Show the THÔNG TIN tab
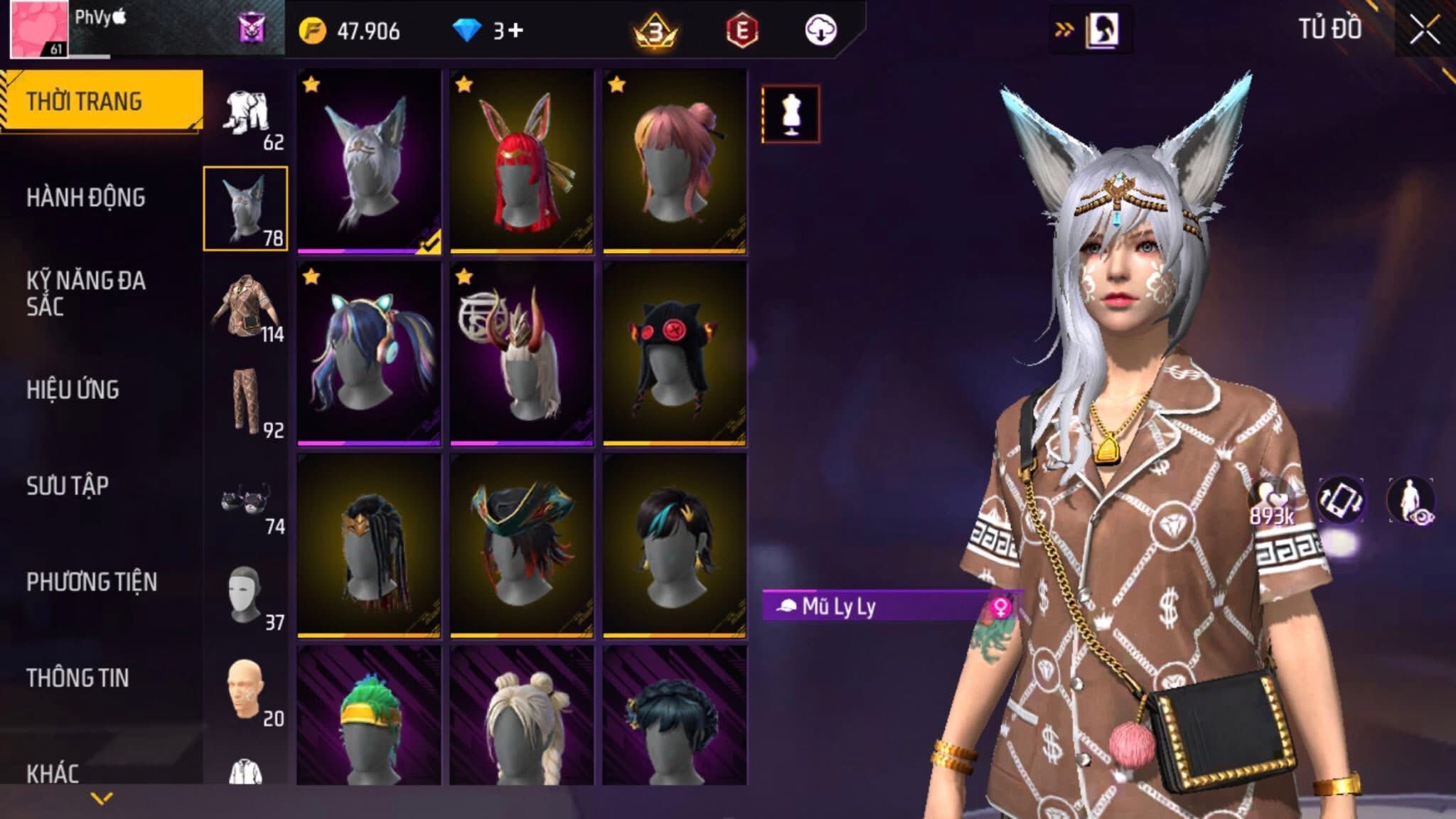Image resolution: width=1456 pixels, height=819 pixels. coord(77,678)
